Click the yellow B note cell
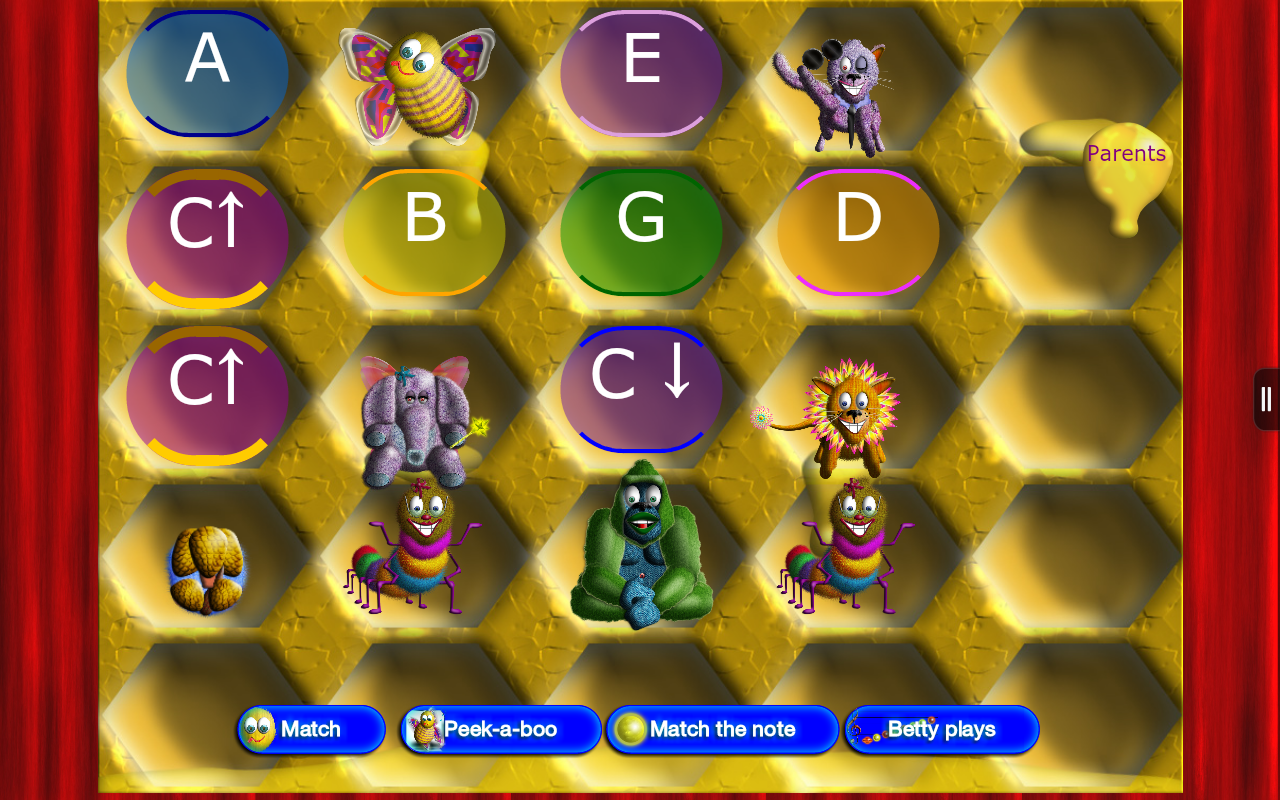 pyautogui.click(x=424, y=230)
